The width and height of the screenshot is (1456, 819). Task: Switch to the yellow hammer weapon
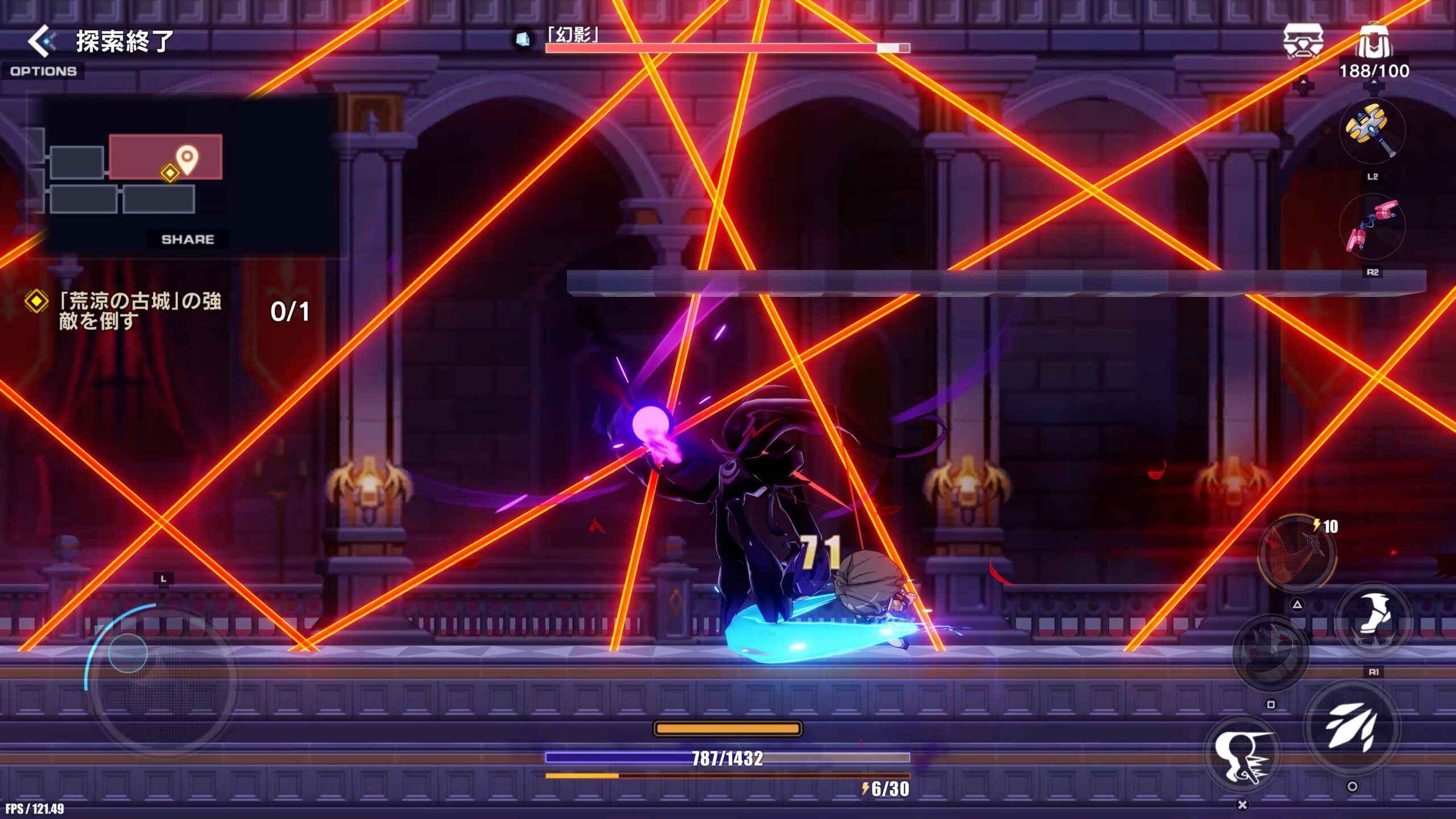pos(1371,131)
